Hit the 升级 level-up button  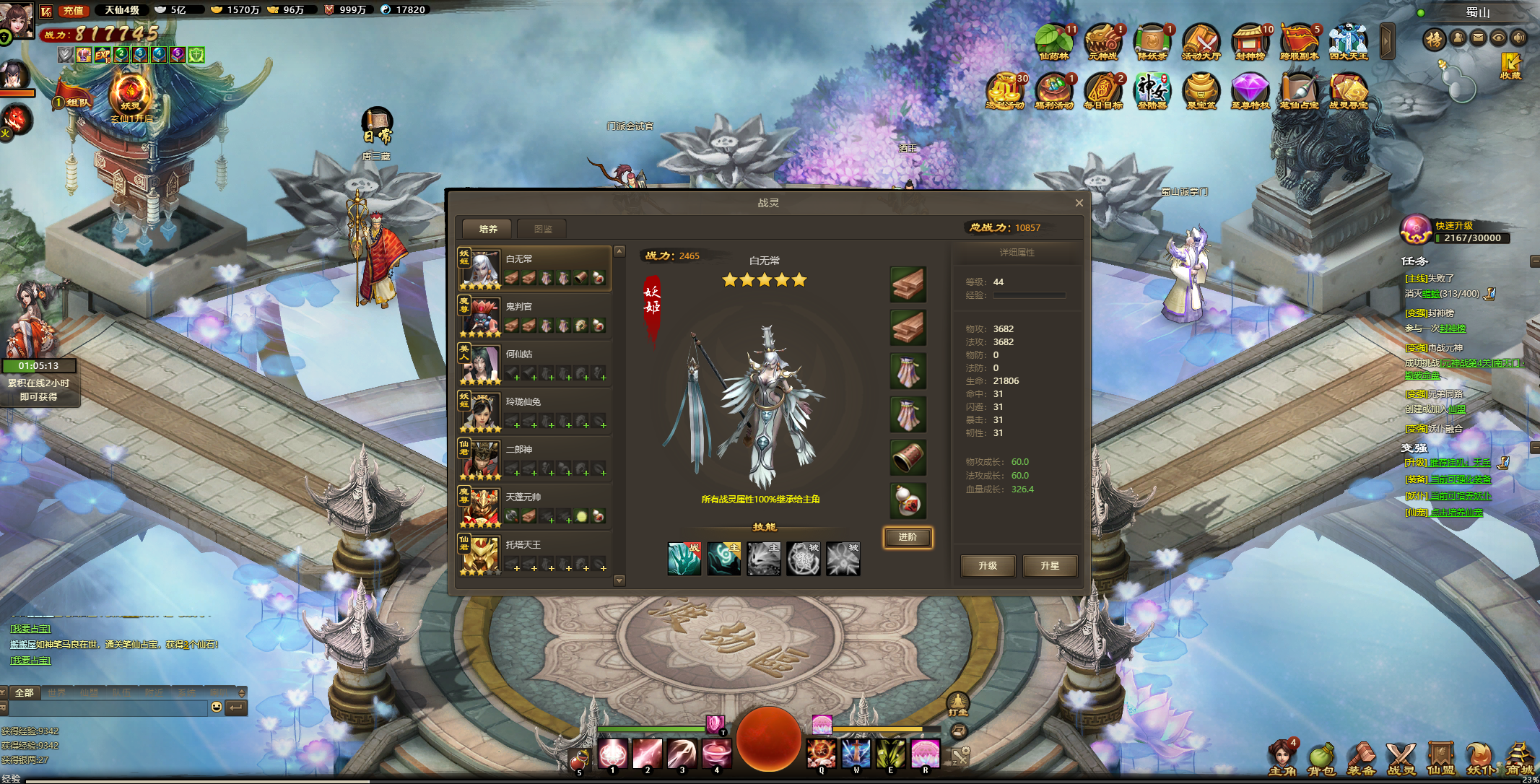coord(988,566)
